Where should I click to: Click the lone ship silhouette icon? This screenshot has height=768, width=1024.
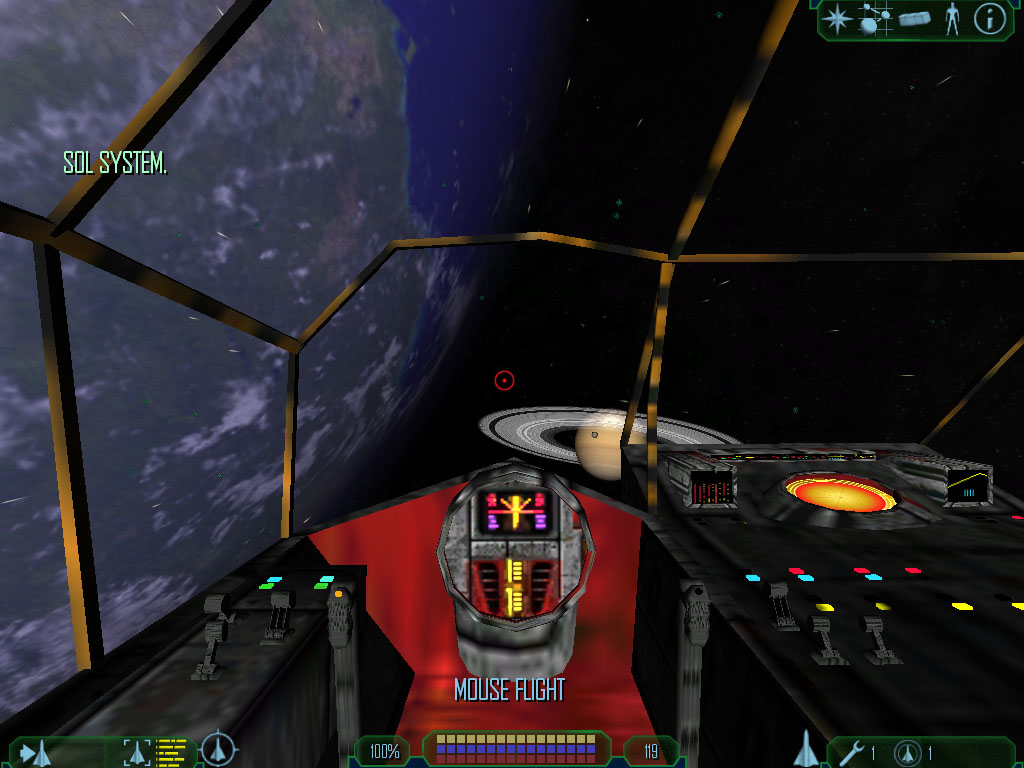click(x=807, y=748)
